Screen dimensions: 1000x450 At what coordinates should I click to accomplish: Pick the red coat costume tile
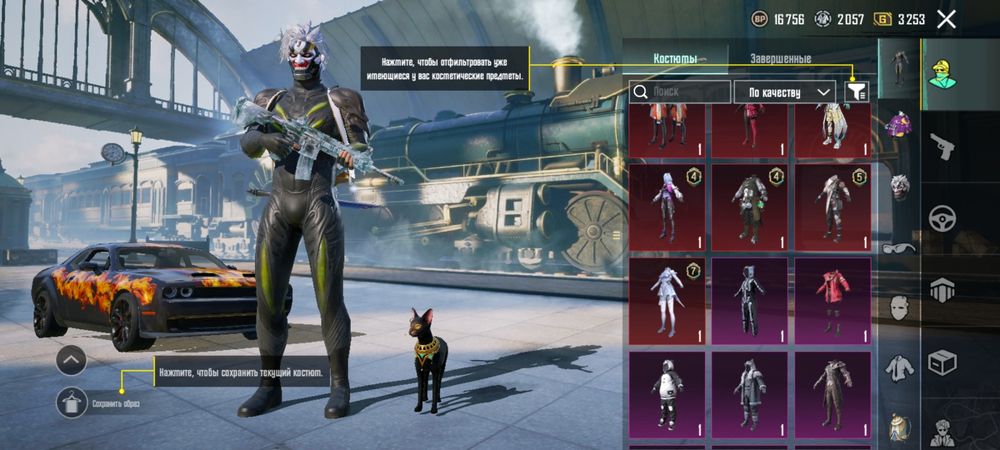click(x=832, y=300)
